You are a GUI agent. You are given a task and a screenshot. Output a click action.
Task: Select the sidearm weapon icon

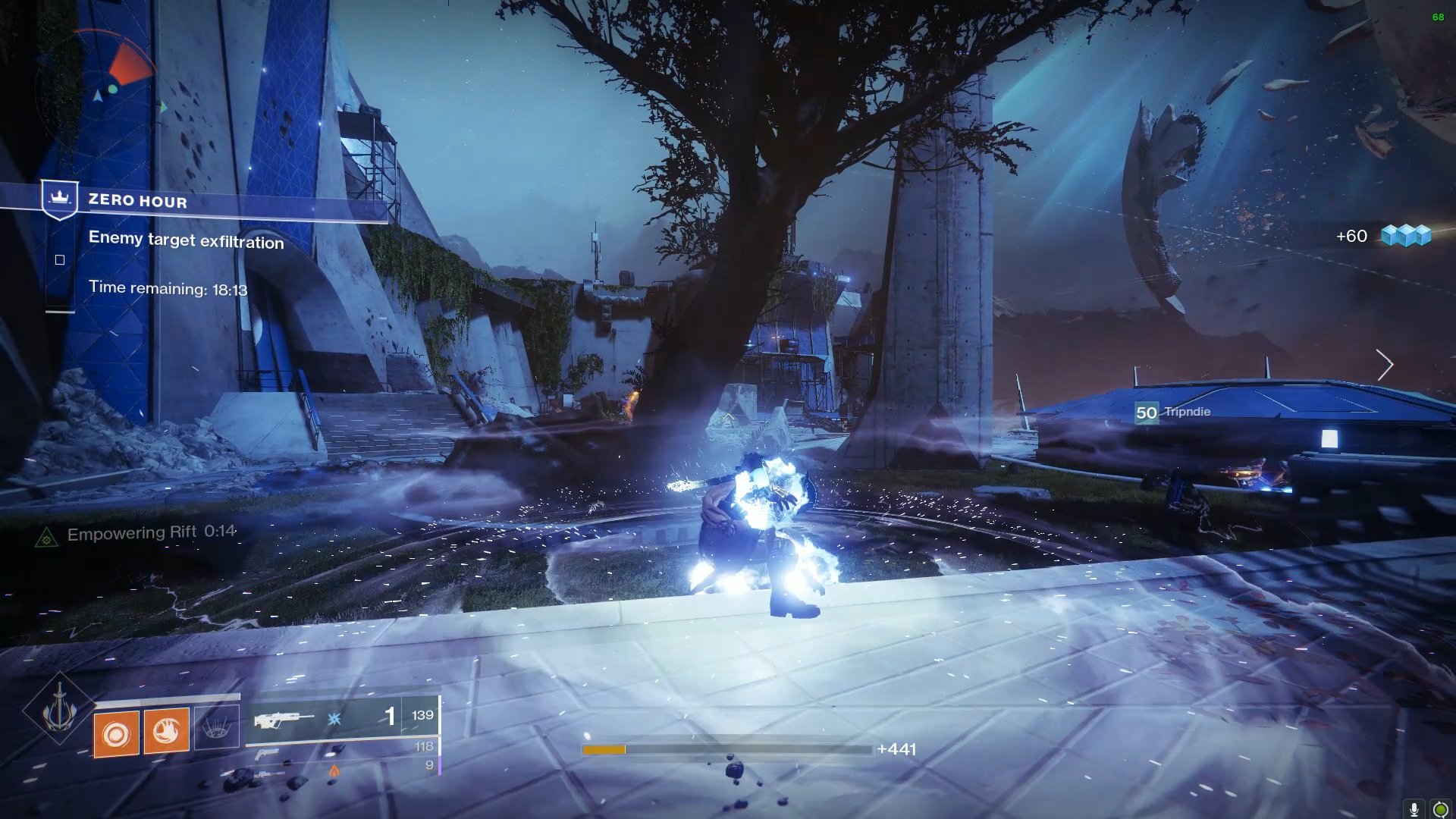click(x=268, y=755)
